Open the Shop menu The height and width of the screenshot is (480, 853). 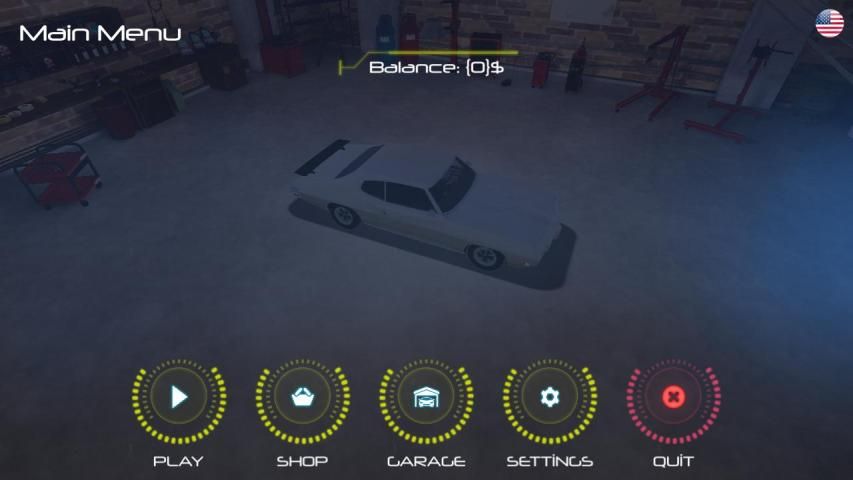[x=302, y=398]
